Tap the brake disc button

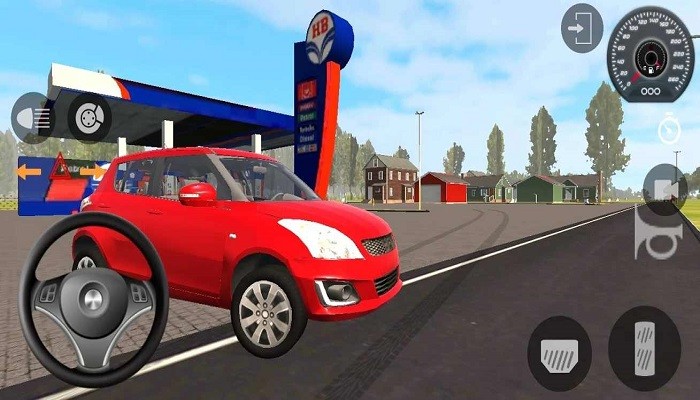click(89, 117)
